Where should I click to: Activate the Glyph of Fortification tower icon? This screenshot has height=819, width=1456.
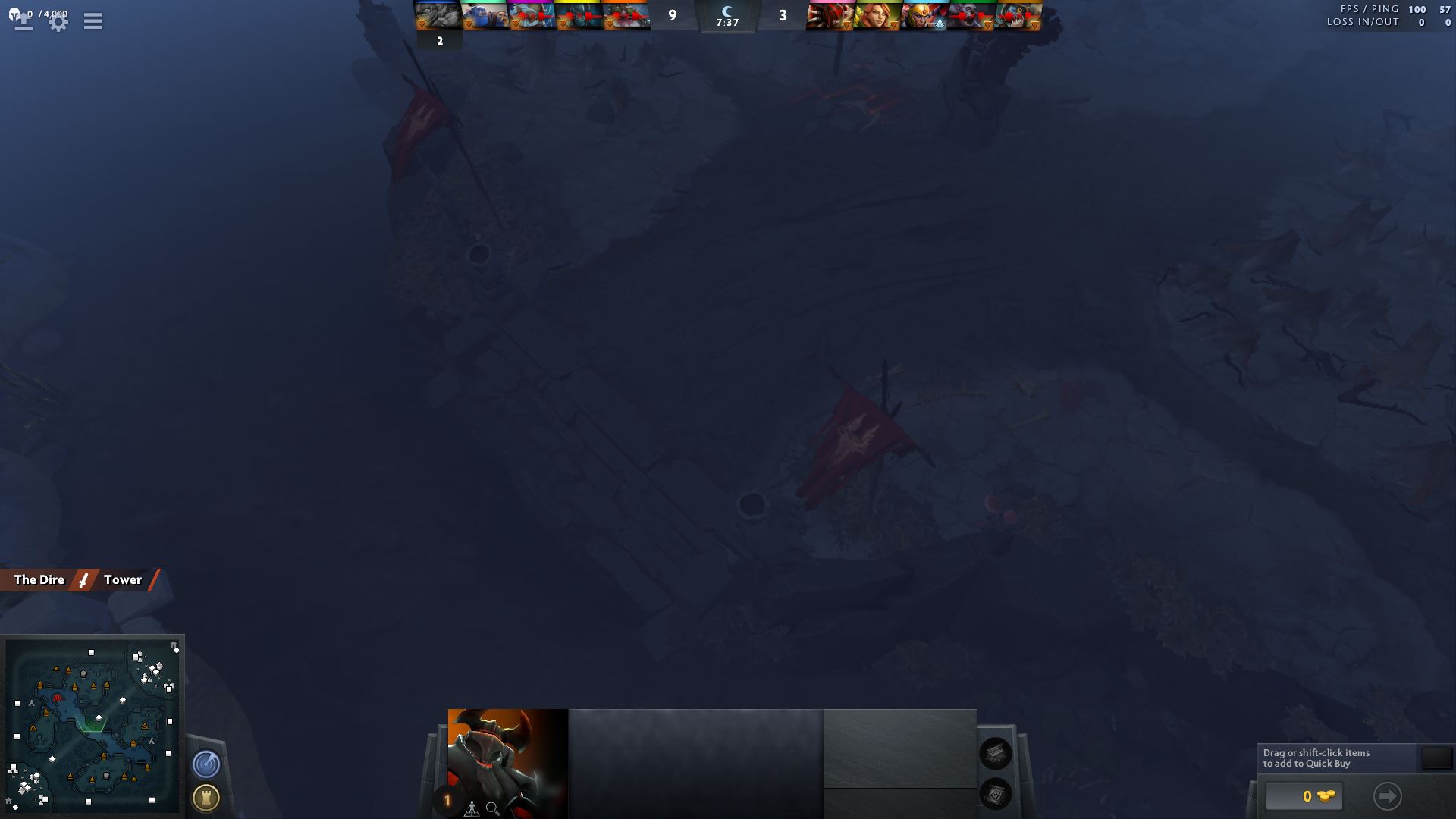[x=206, y=798]
